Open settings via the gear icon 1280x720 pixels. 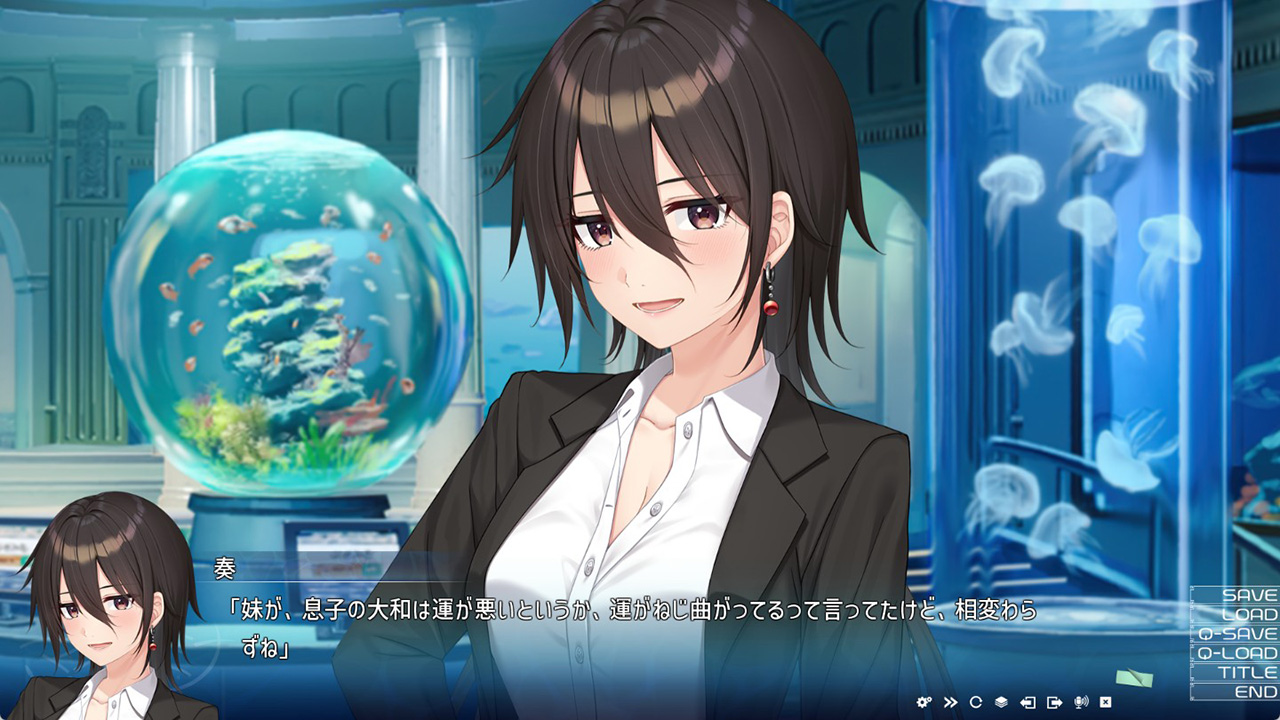[924, 702]
